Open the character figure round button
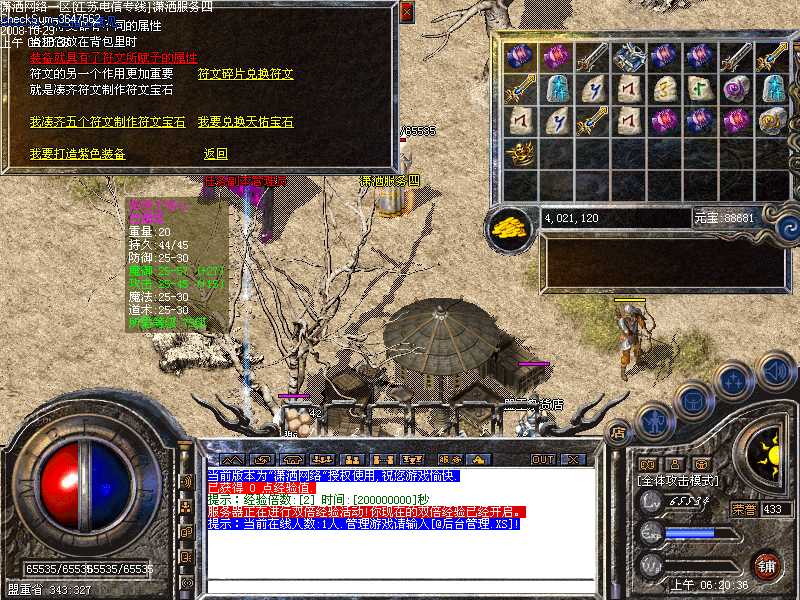The height and width of the screenshot is (600, 800). 656,421
